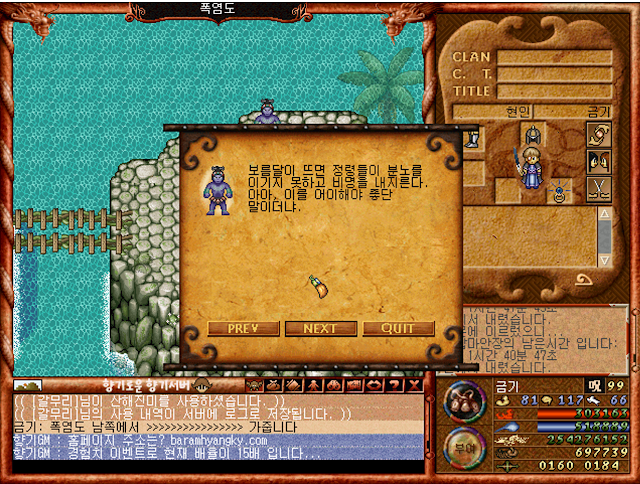Image resolution: width=640 pixels, height=484 pixels.
Task: Open help with the question mark icon
Action: point(394,385)
